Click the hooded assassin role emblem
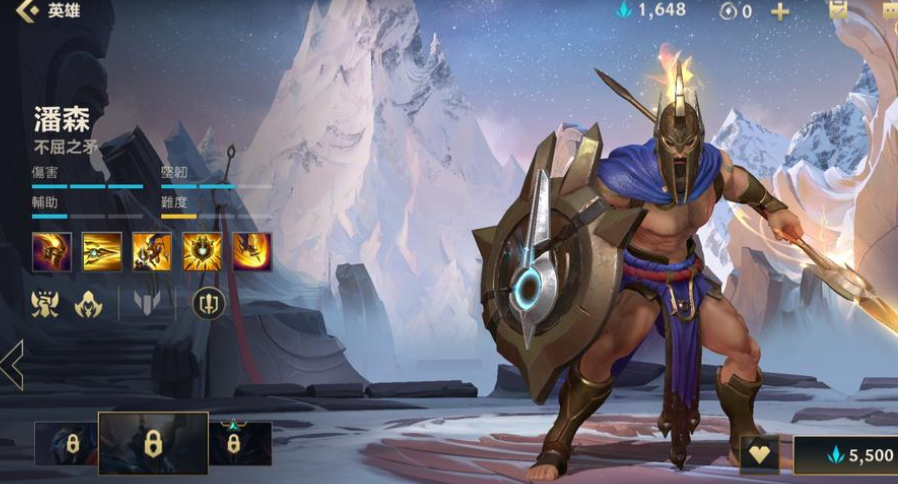898x484 pixels. coord(89,303)
